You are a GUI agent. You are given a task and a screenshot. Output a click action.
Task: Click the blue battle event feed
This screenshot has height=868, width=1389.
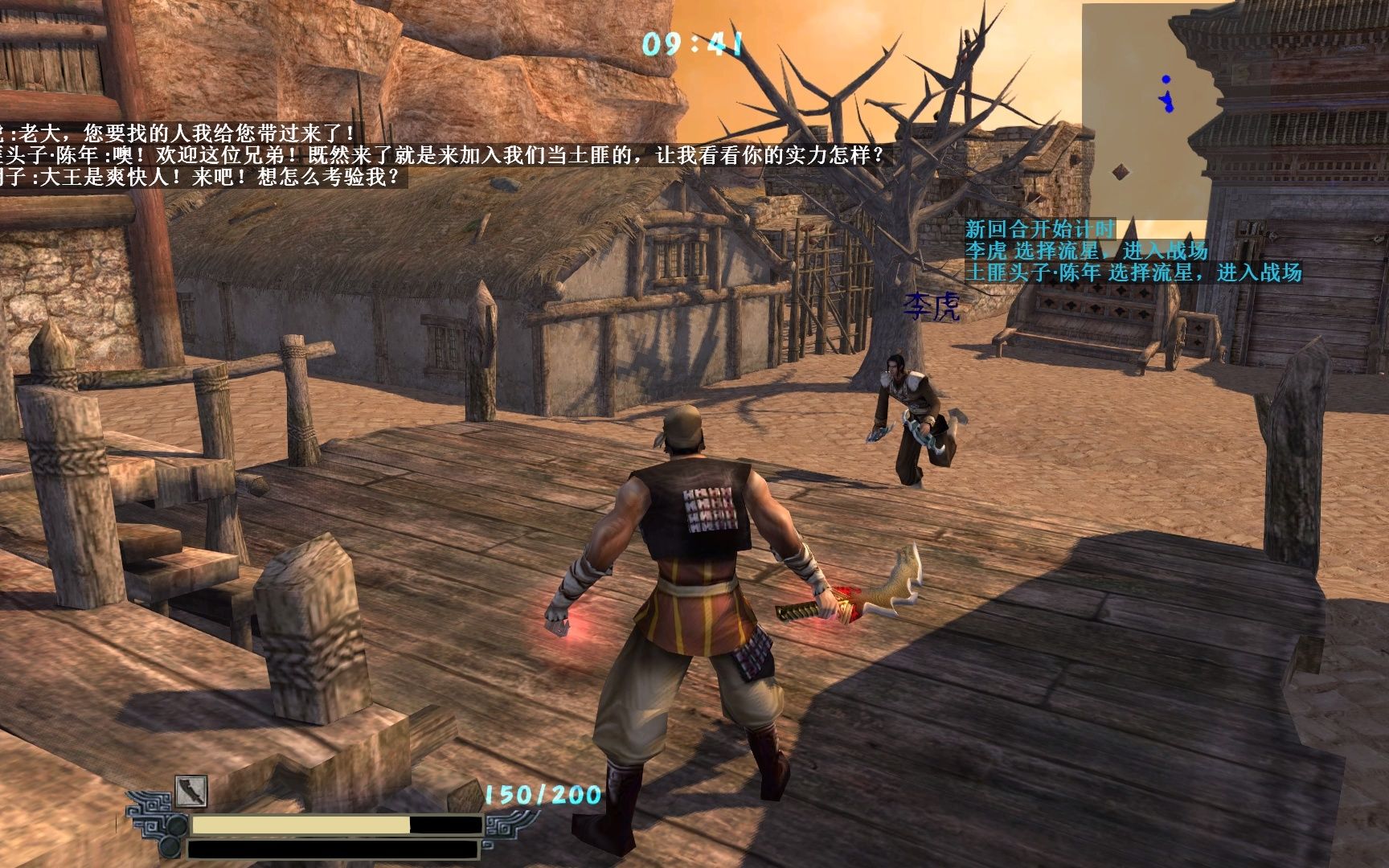tap(1132, 252)
